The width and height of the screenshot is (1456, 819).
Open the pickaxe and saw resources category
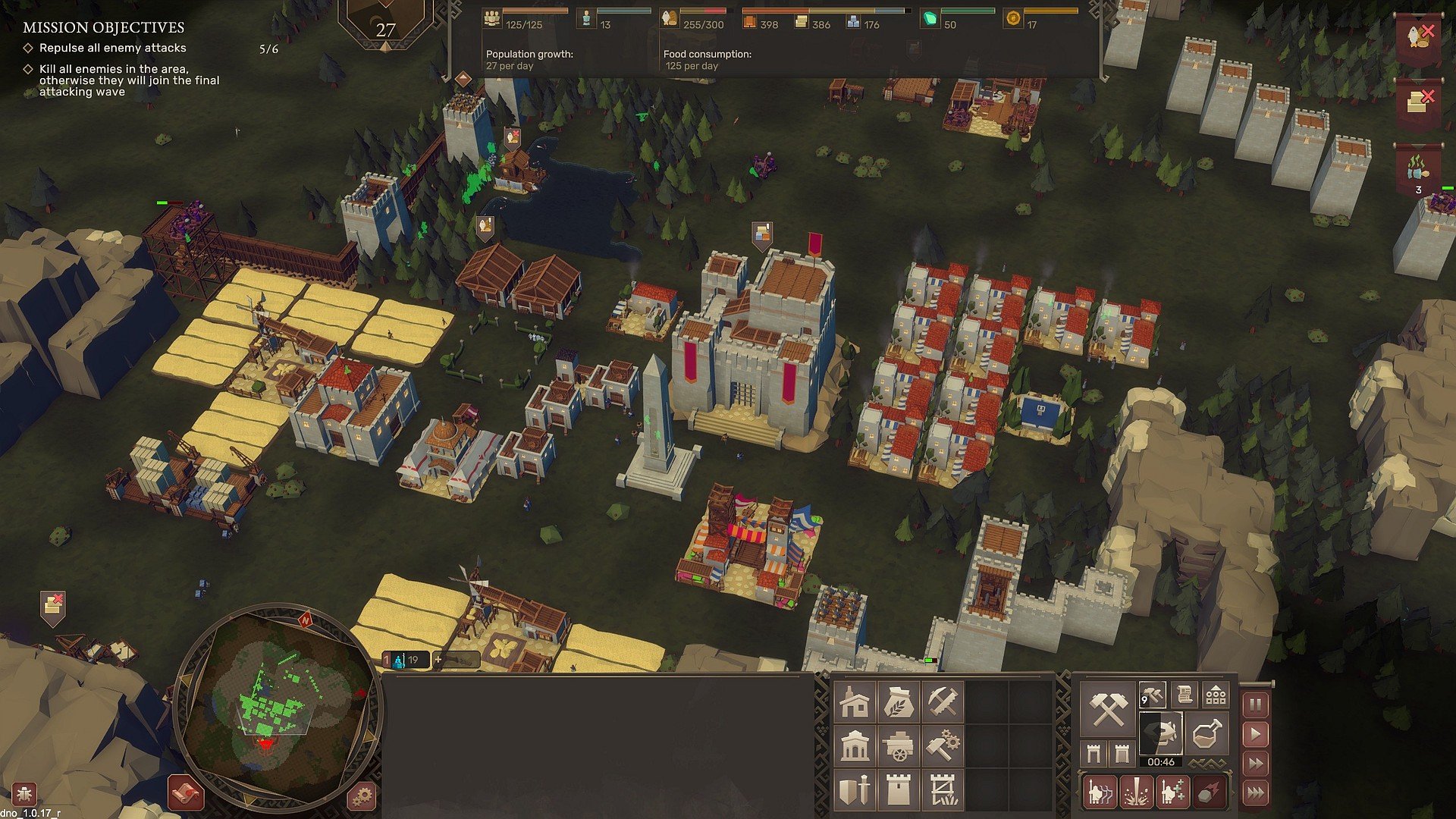[x=943, y=701]
